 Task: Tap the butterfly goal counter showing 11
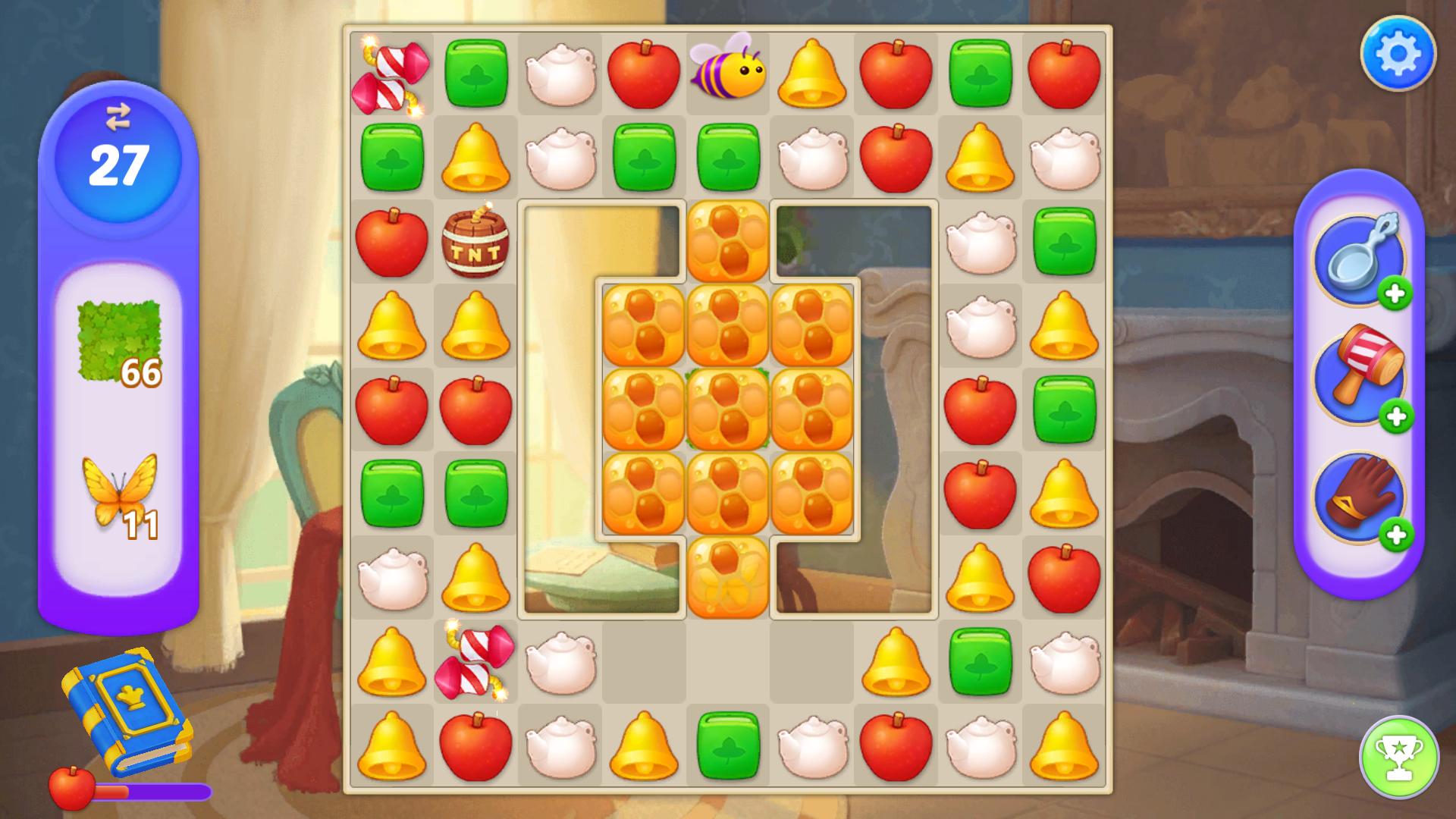(x=118, y=493)
